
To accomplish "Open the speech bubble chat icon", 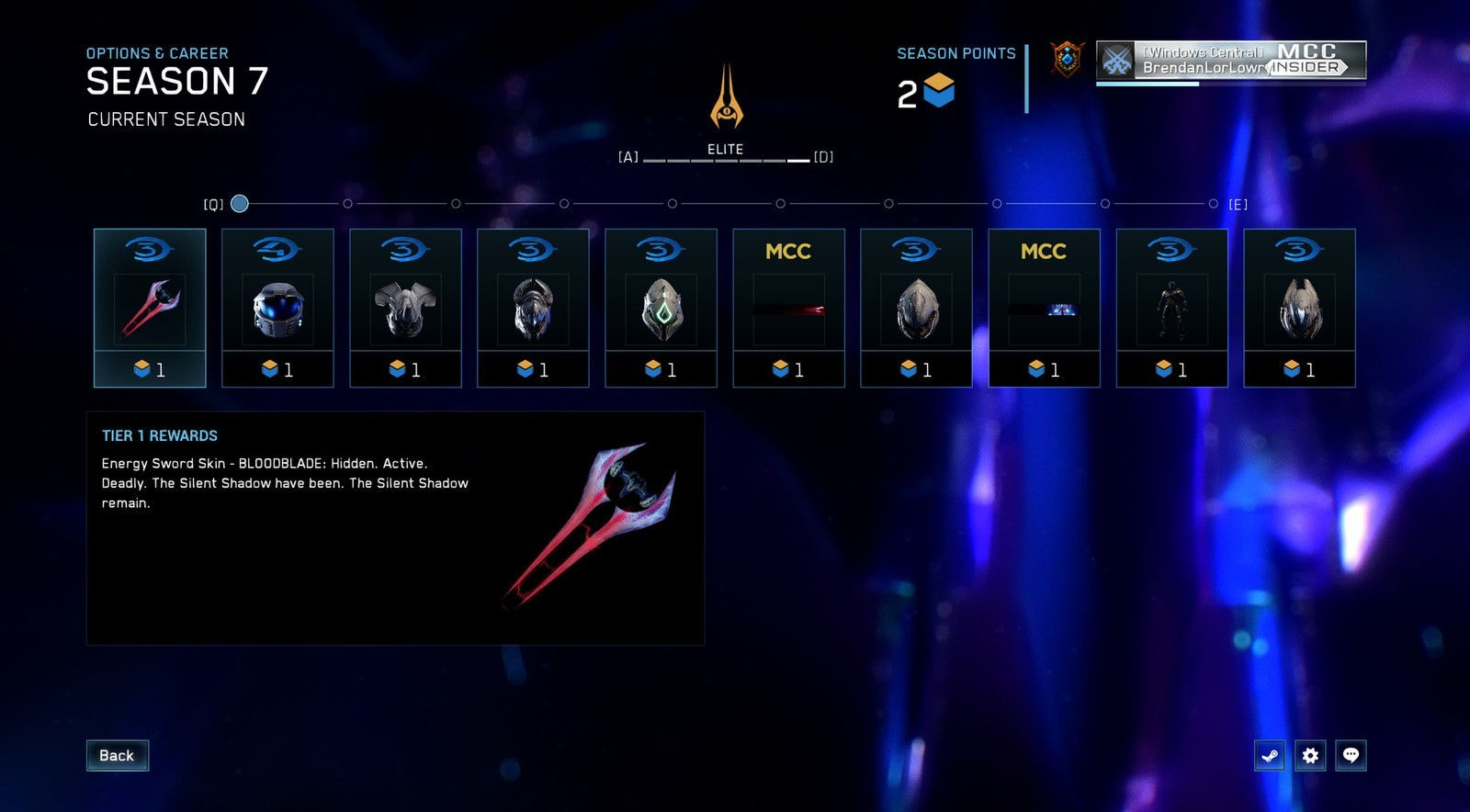I will [1351, 755].
